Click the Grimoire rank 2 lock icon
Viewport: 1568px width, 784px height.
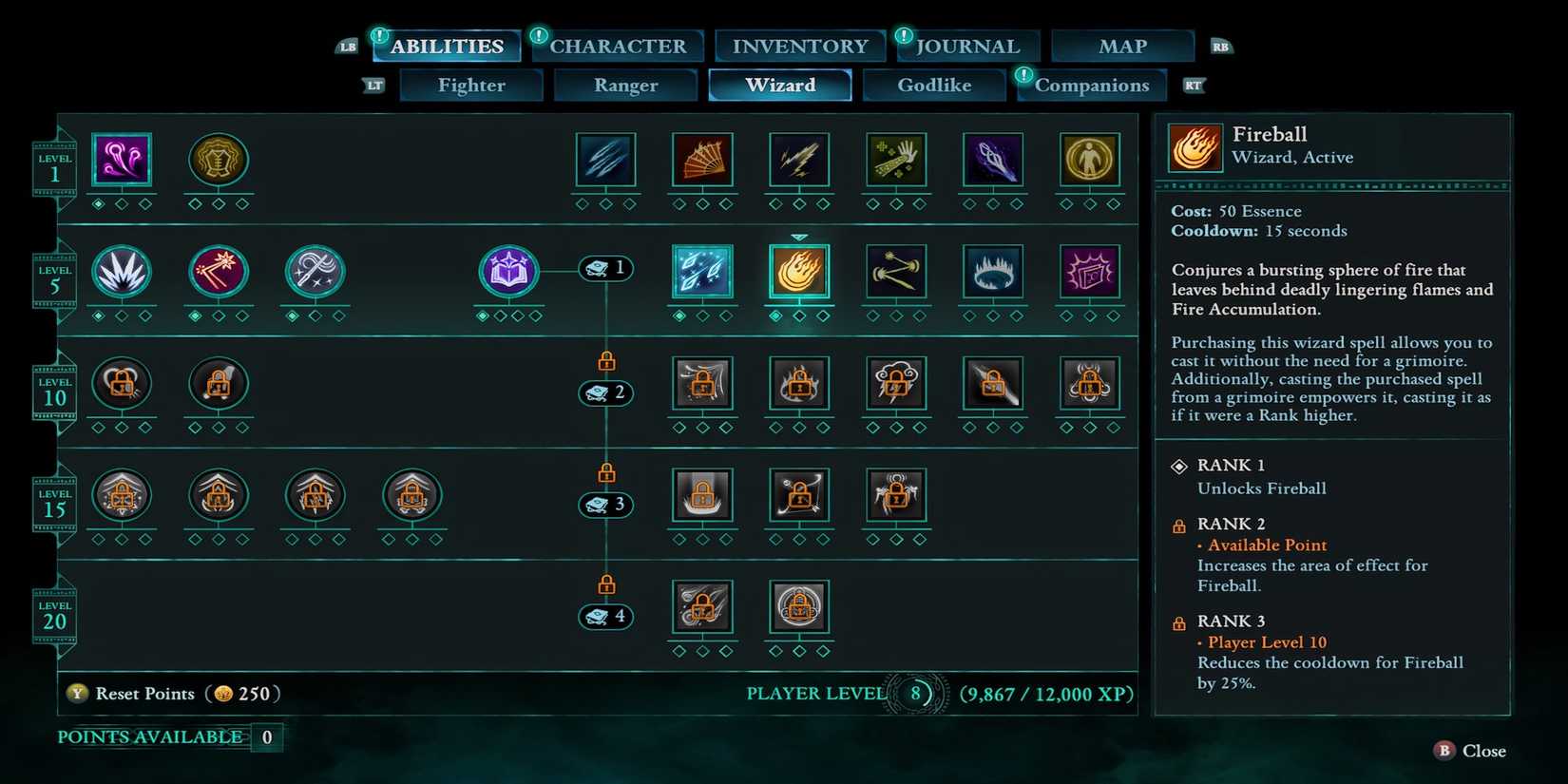[605, 361]
